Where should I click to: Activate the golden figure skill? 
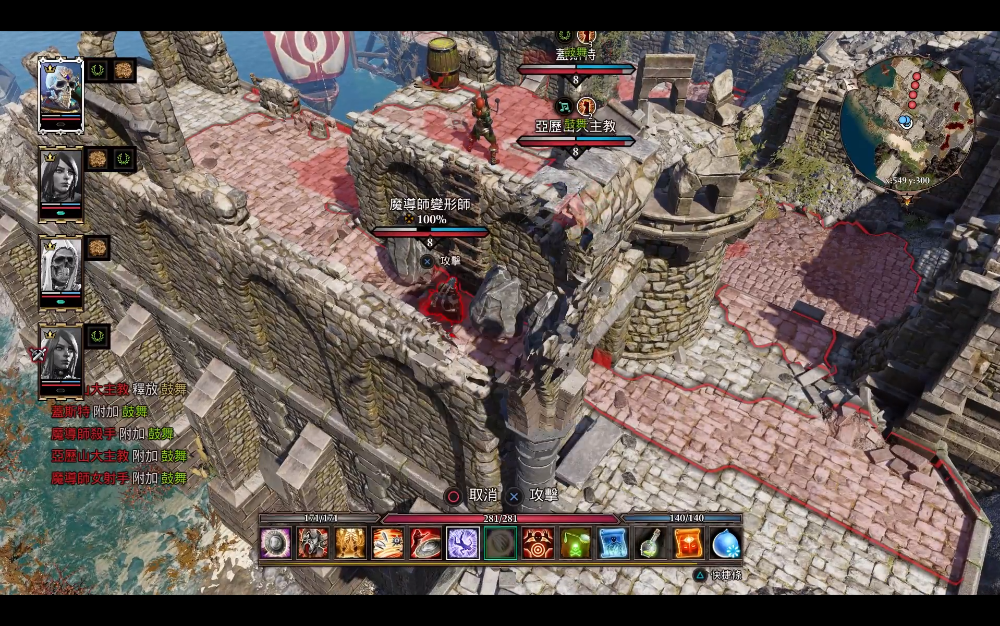(351, 543)
